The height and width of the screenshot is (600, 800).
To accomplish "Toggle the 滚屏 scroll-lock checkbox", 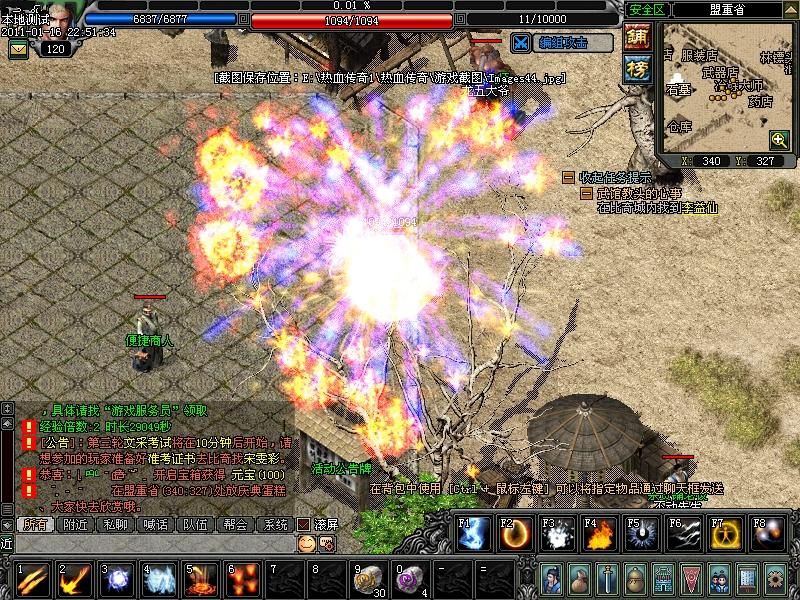I will 304,524.
